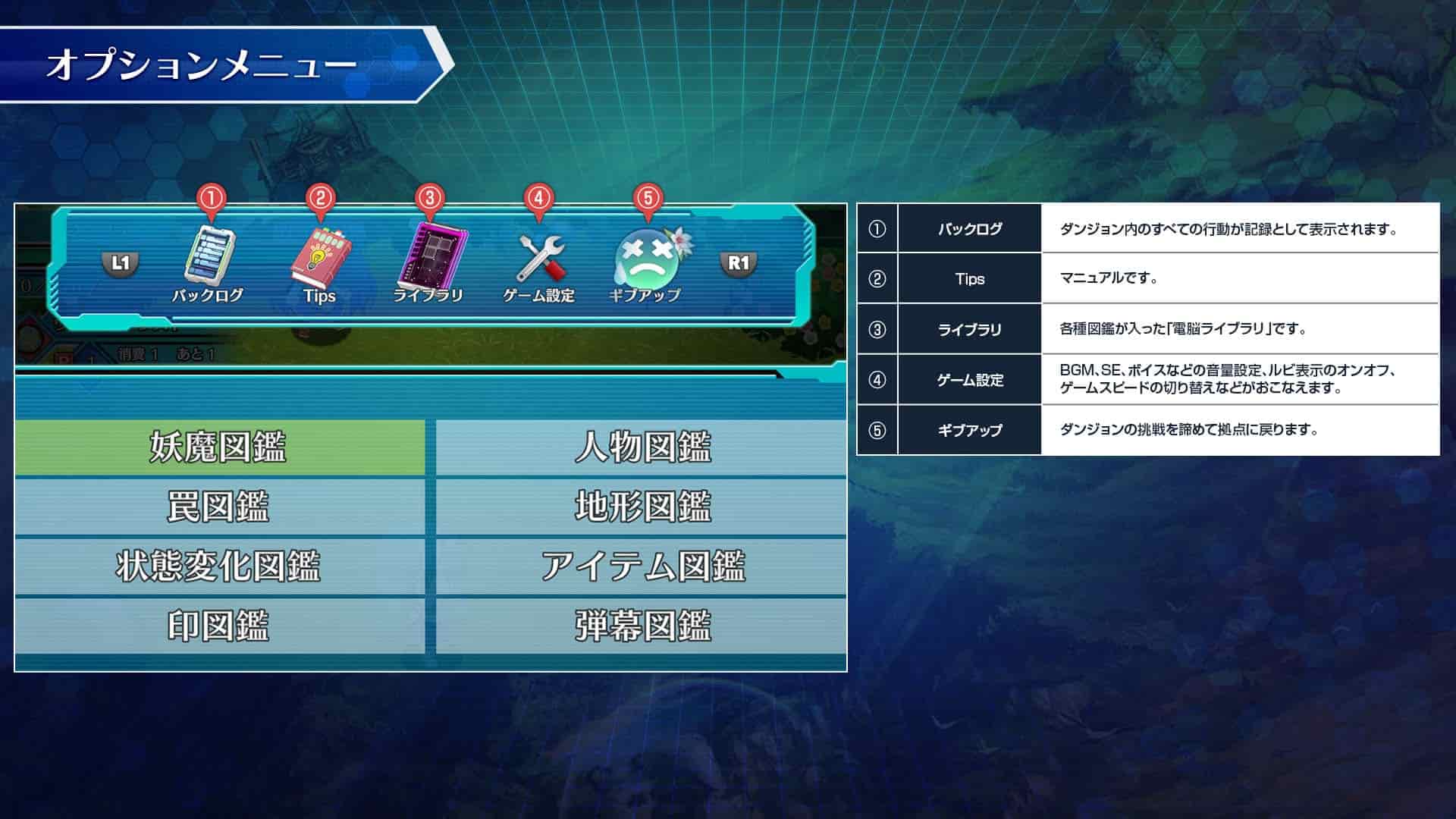Viewport: 1456px width, 819px height.
Task: Open the Tips manual book icon
Action: click(x=322, y=254)
